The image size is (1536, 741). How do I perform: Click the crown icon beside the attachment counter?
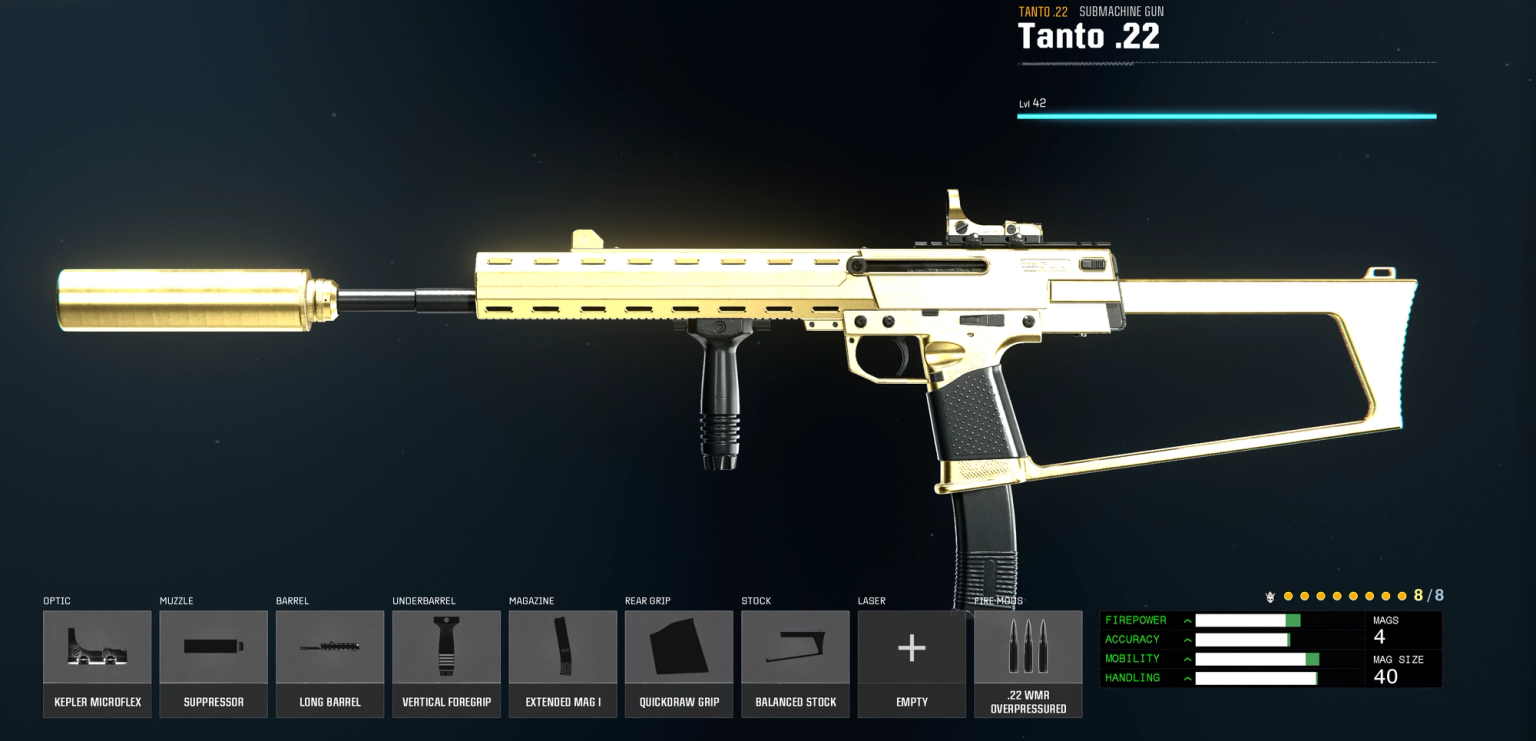click(1270, 595)
